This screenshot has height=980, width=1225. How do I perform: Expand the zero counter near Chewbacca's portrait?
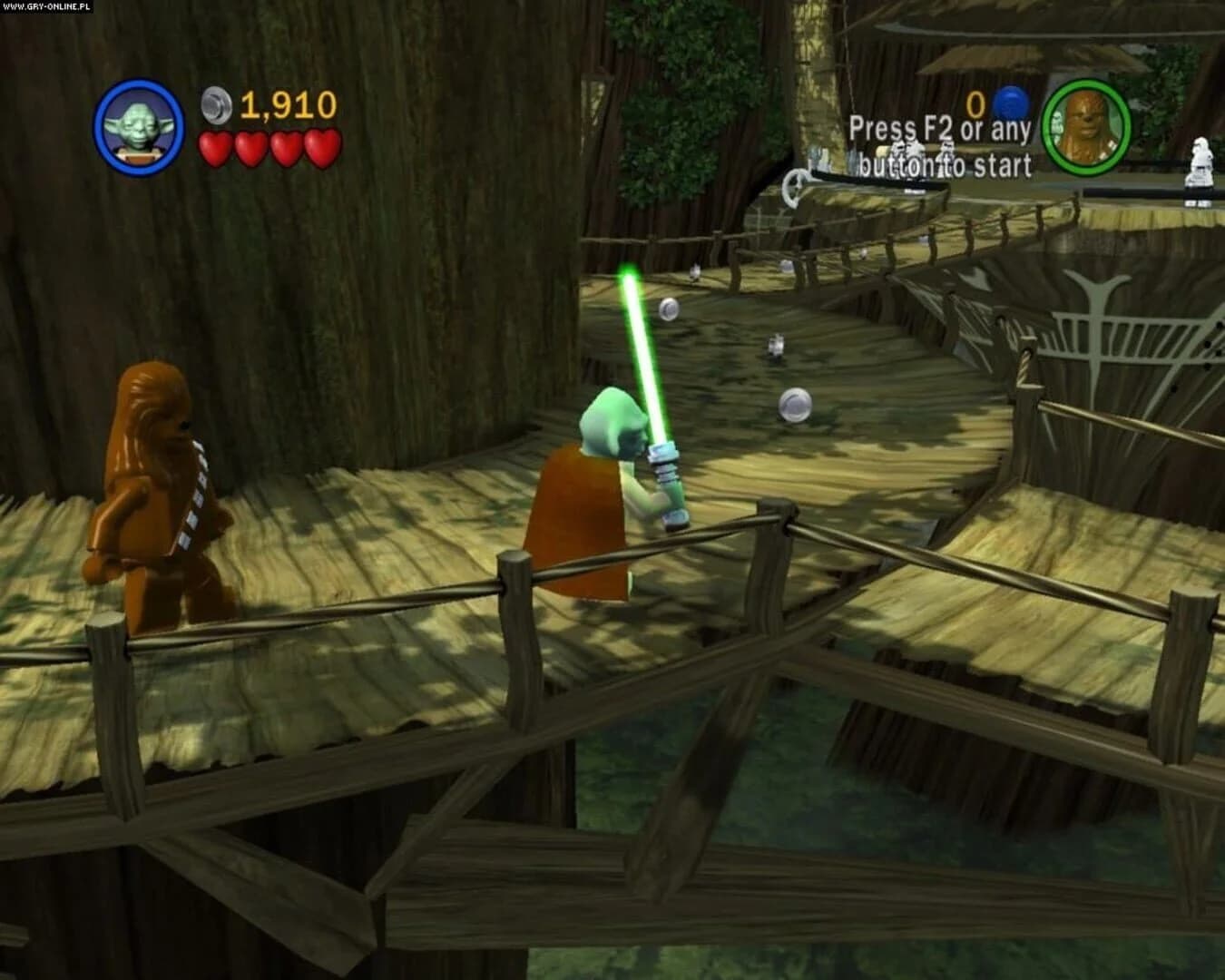976,105
